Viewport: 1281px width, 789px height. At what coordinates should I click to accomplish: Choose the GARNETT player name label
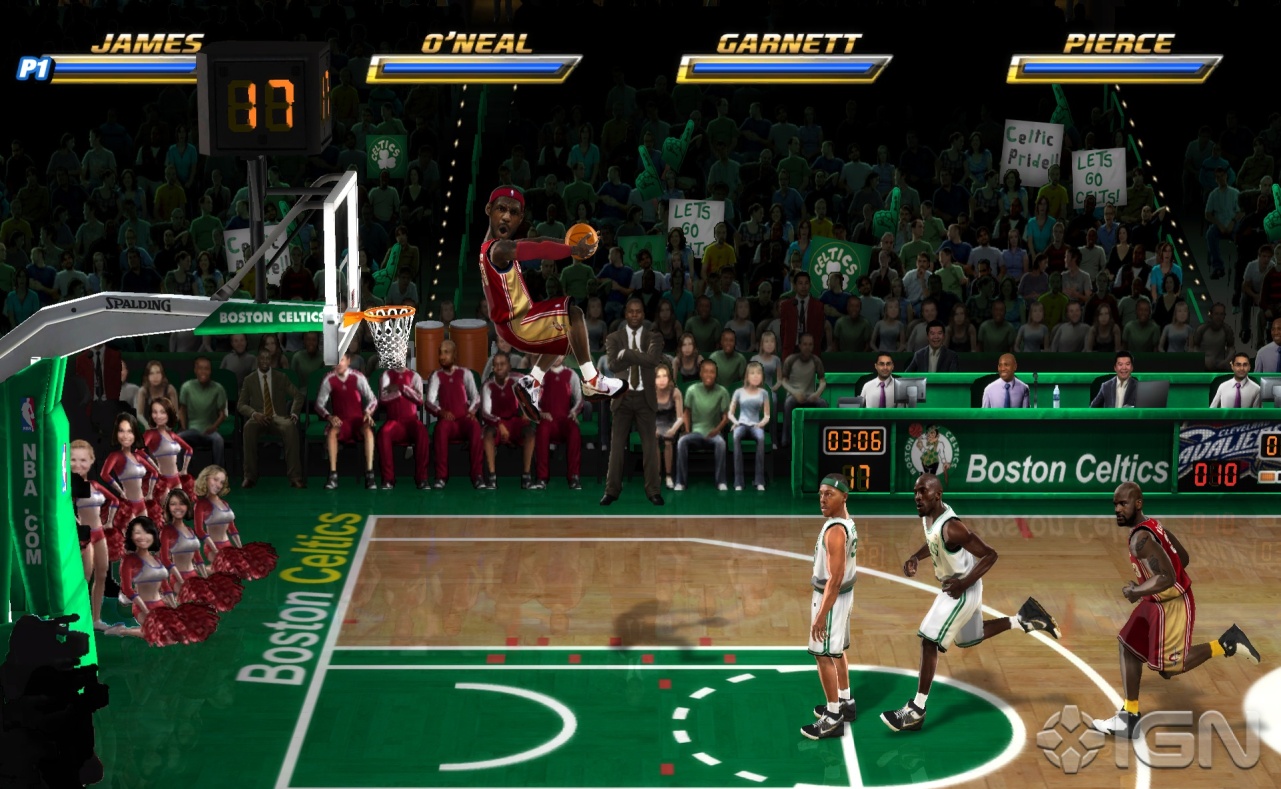(x=788, y=43)
